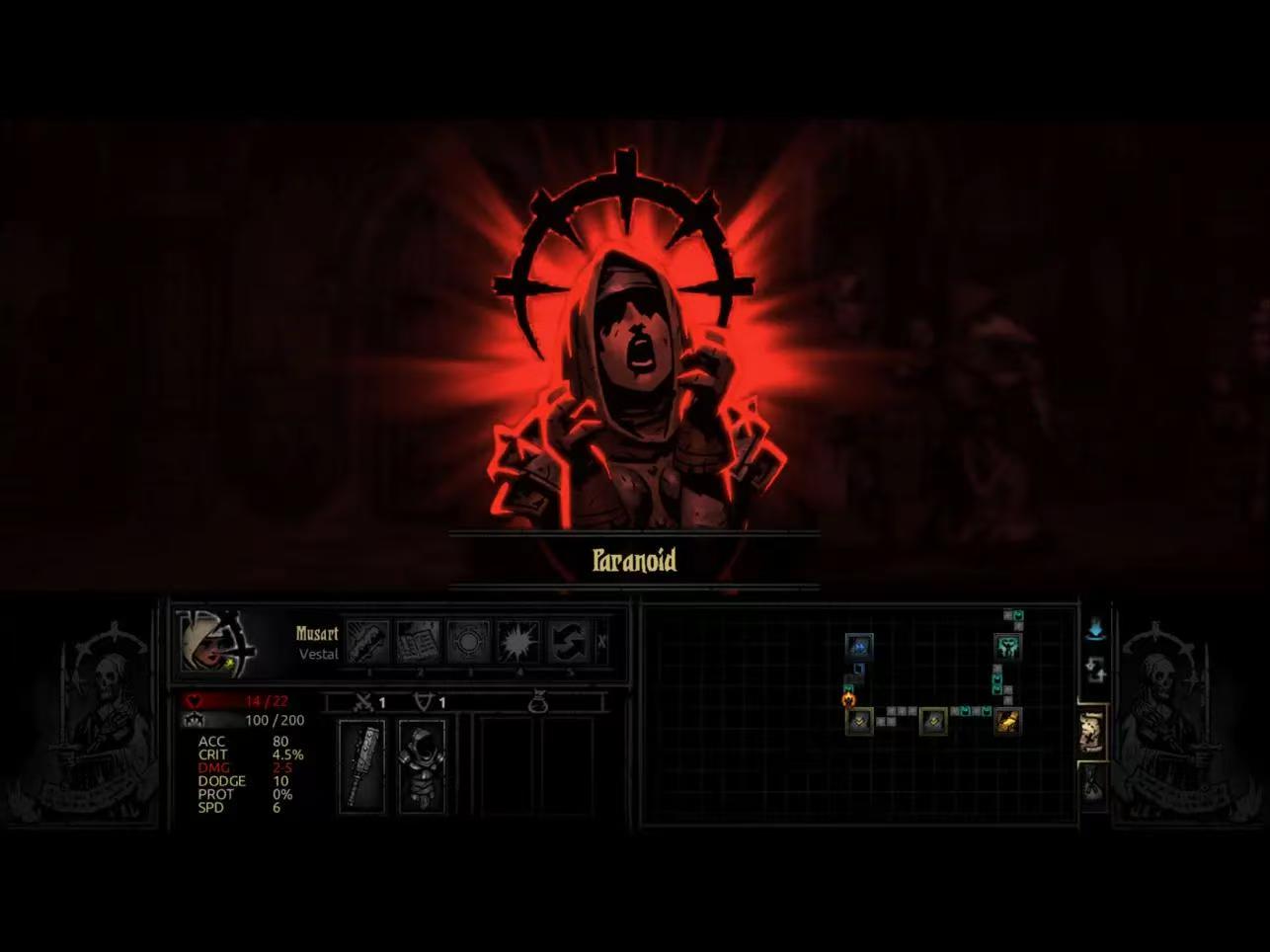
Task: Use the swap-position arrows skill in slot five
Action: [571, 641]
